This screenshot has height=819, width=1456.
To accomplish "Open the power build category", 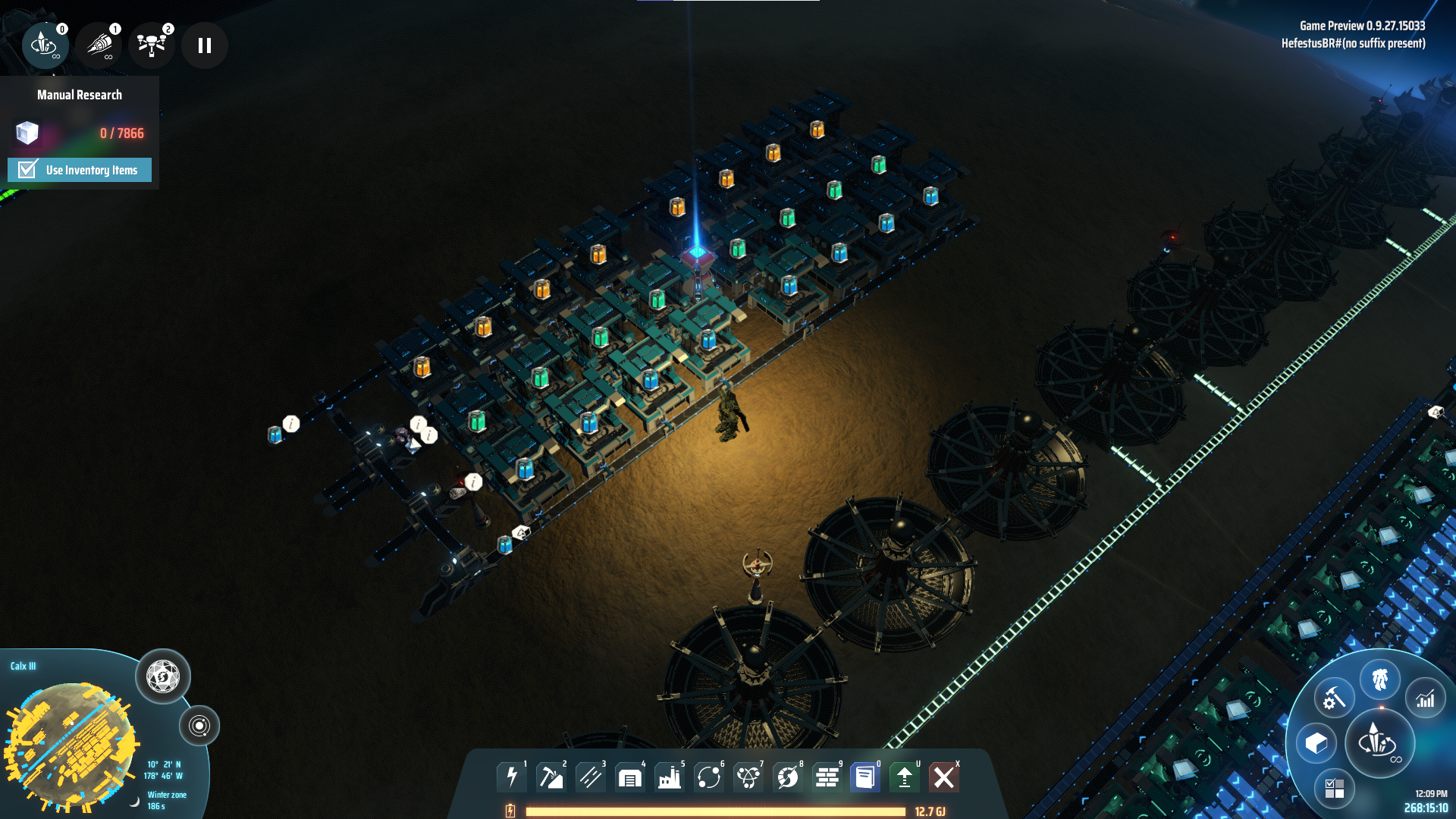I will [x=512, y=777].
